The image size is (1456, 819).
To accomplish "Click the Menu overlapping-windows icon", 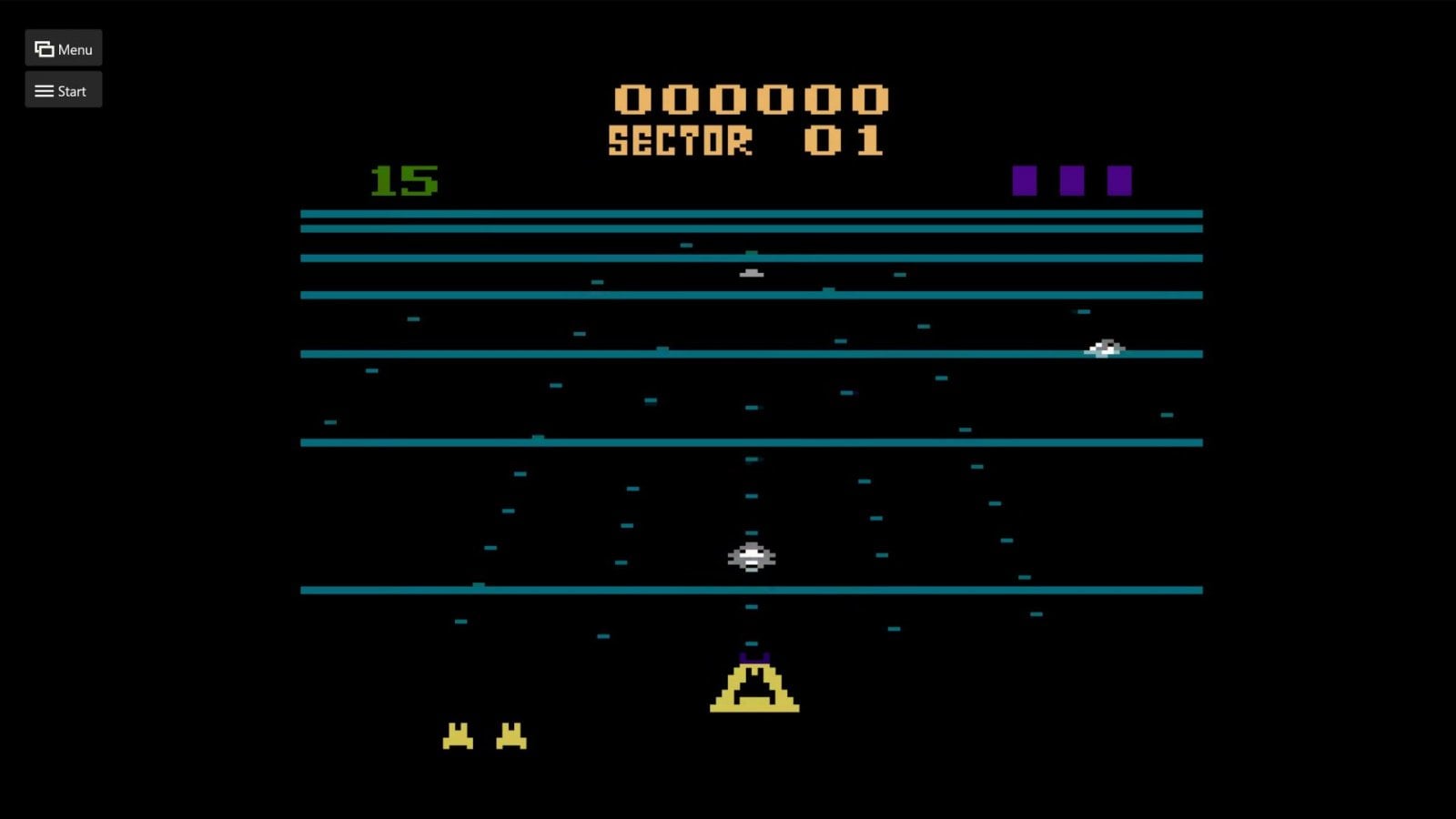I will [x=43, y=48].
